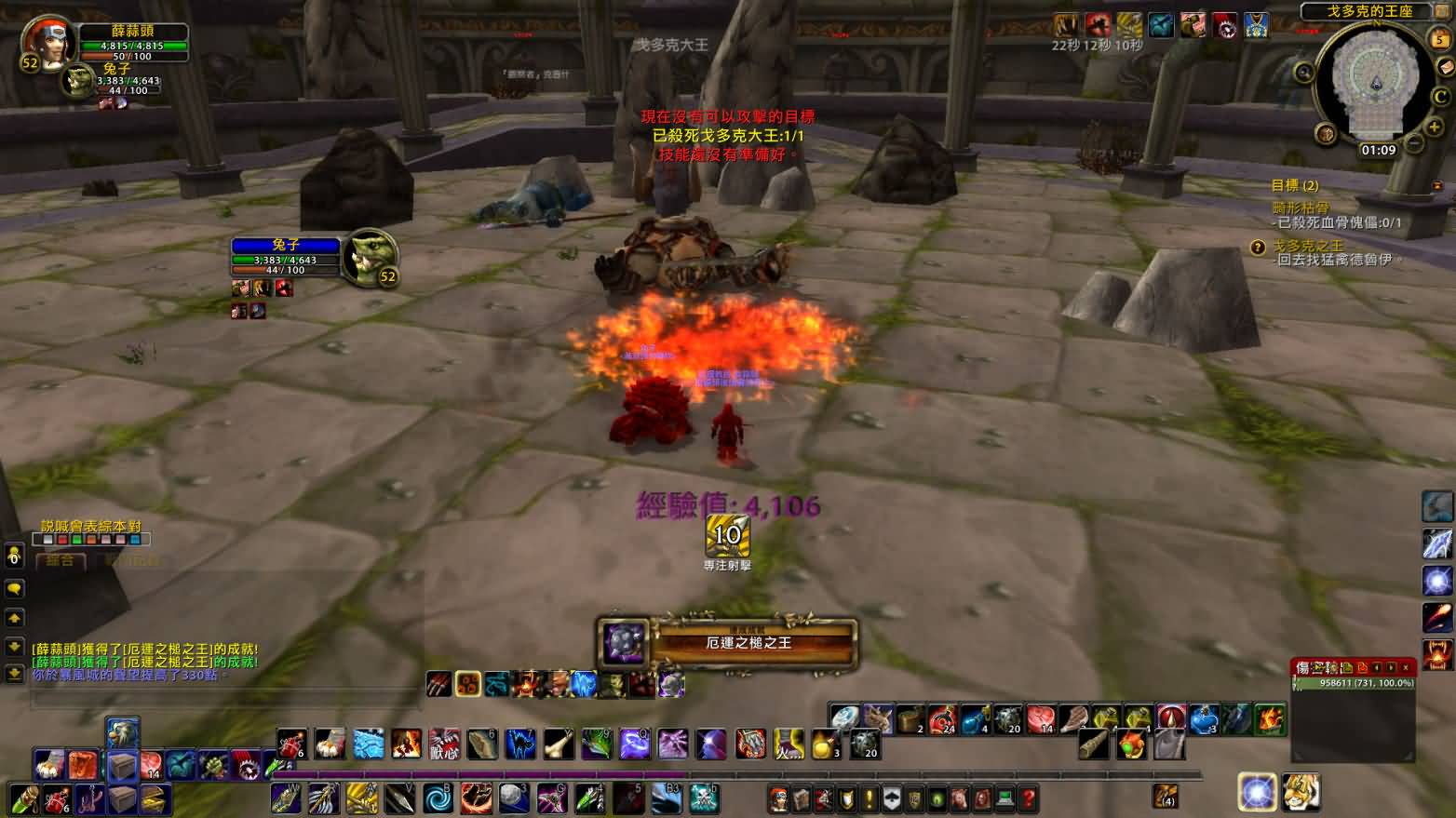The width and height of the screenshot is (1456, 818).
Task: Activate the glowing blue orb ability
Action: [1257, 793]
